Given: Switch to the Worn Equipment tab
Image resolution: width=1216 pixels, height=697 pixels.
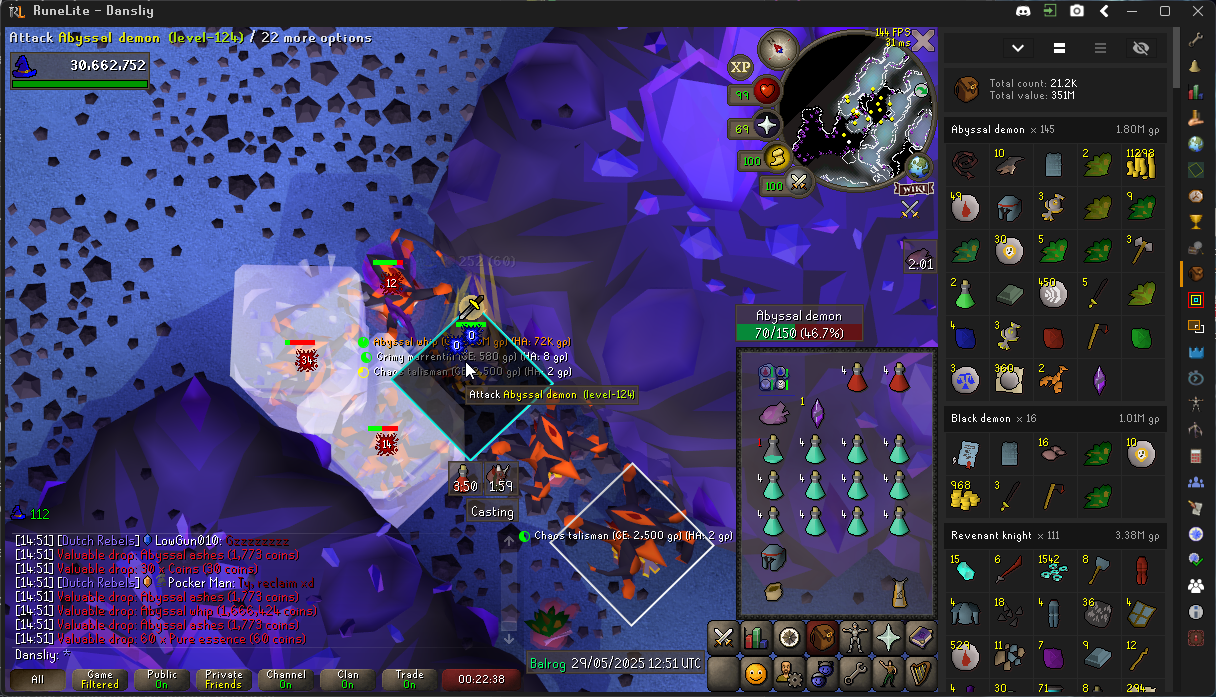Looking at the screenshot, I should (x=855, y=636).
